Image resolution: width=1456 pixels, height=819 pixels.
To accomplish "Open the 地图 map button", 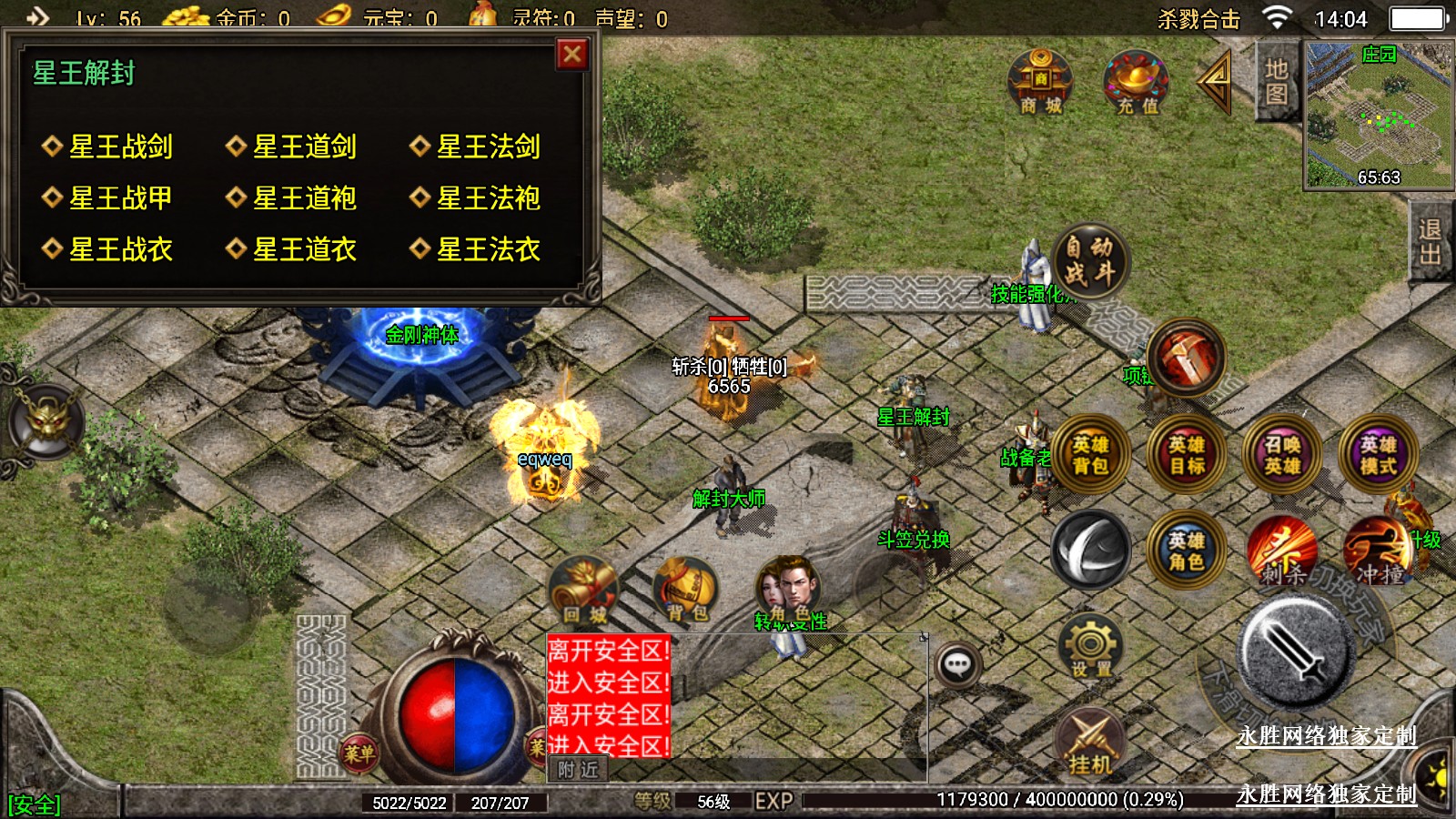I will 1276,81.
